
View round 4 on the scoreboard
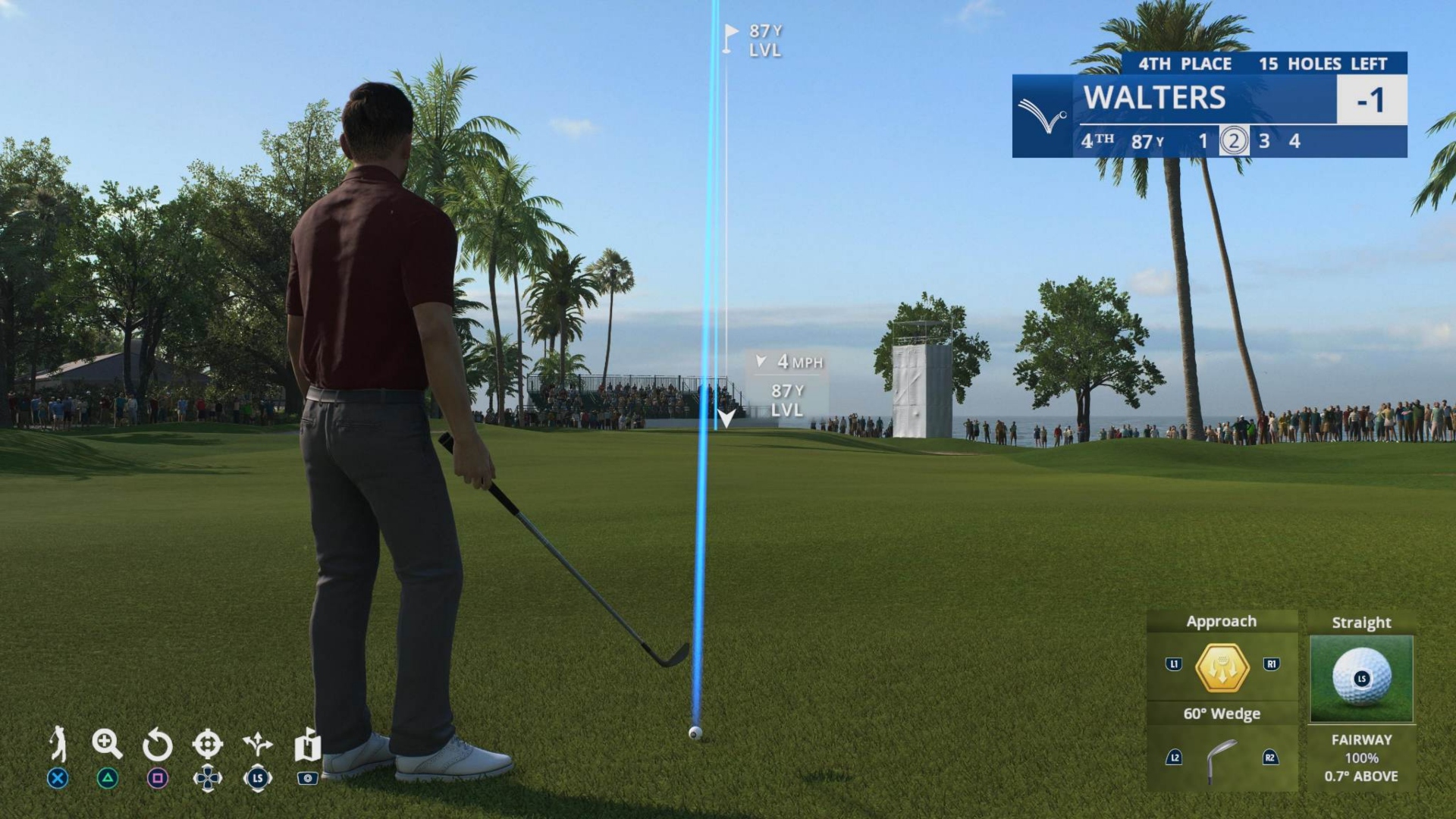pos(1294,140)
